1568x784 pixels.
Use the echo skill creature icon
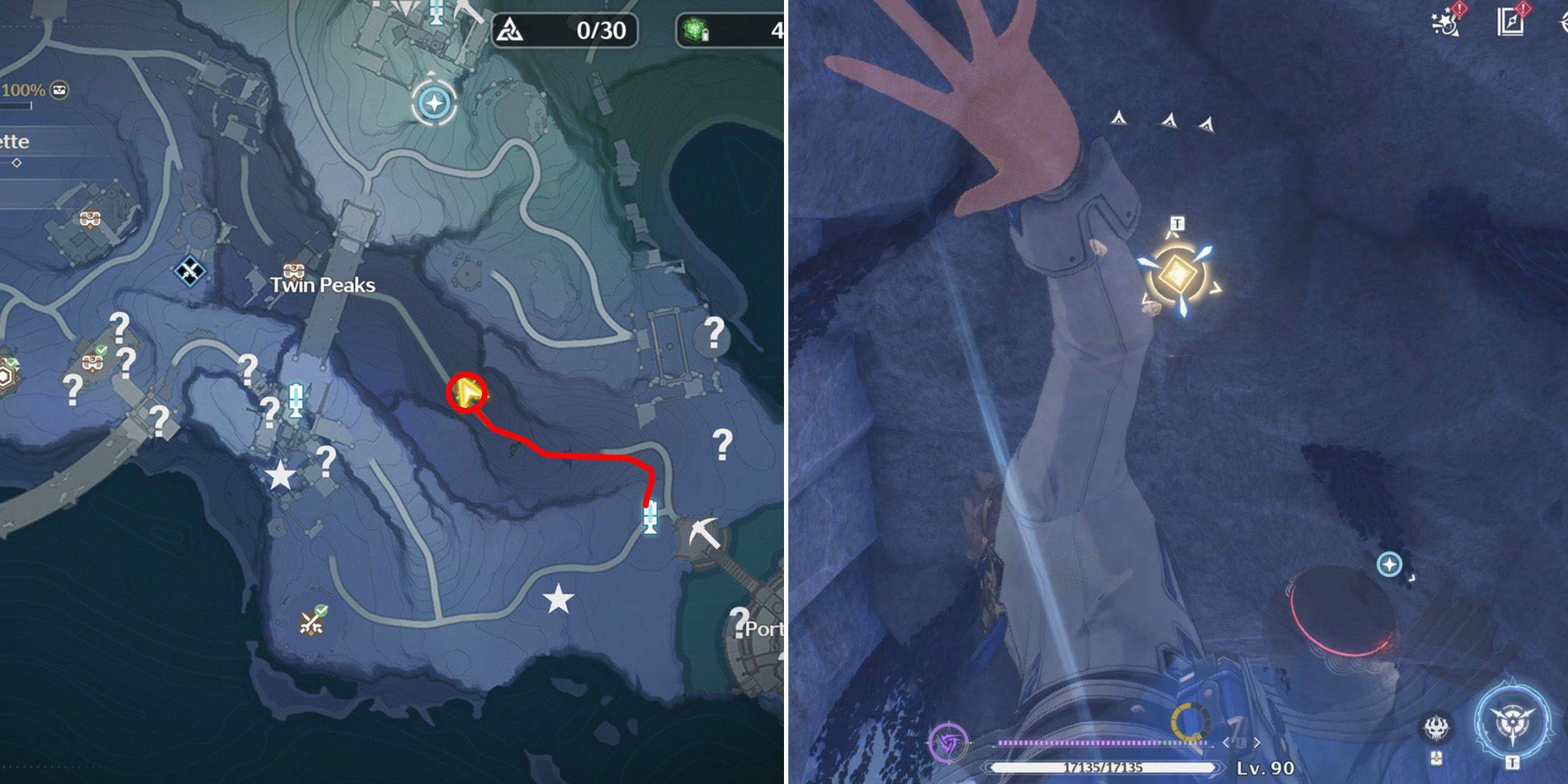tap(1437, 727)
